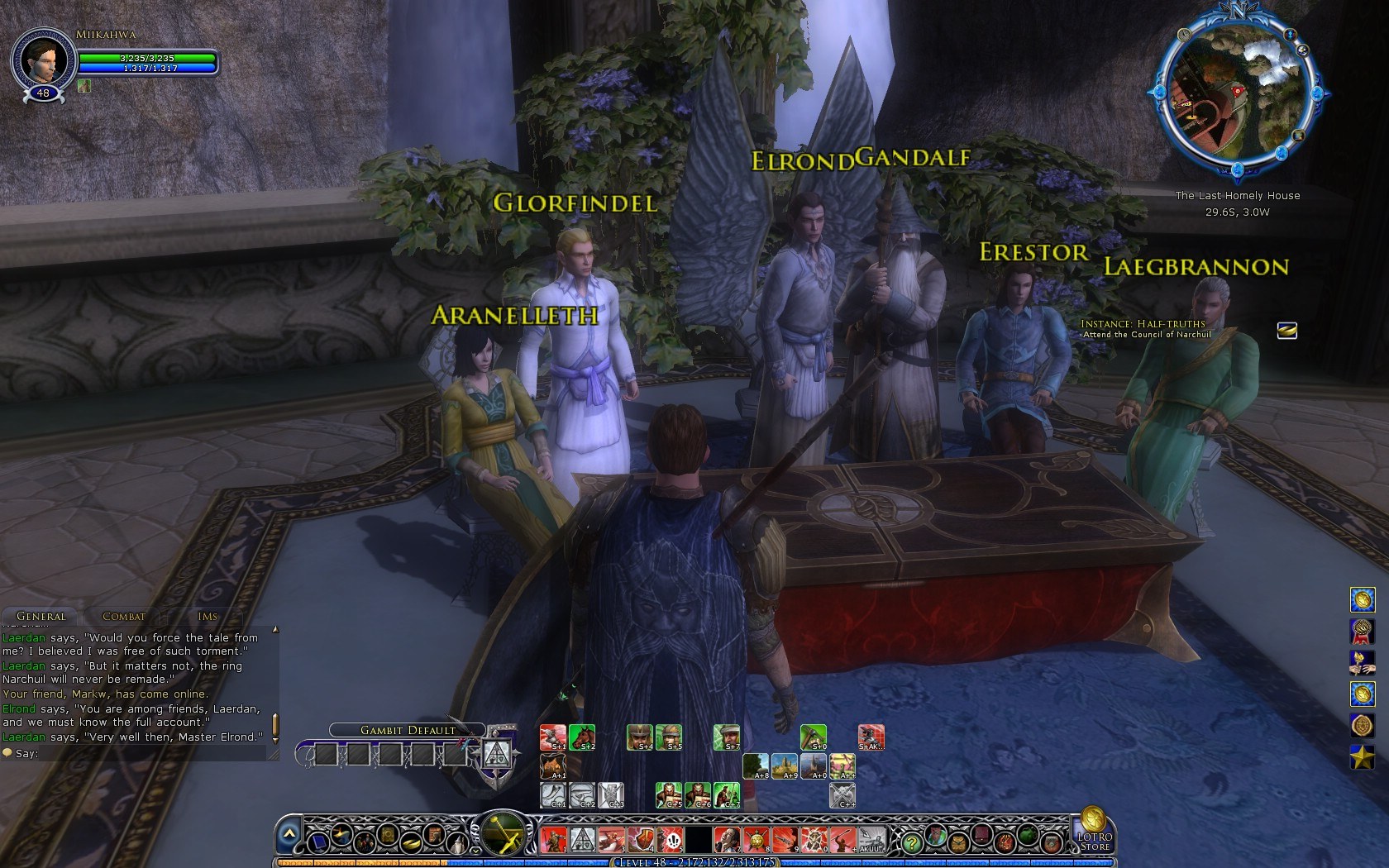The width and height of the screenshot is (1389, 868).
Task: Open the blue book icon in bottom-left toolbar
Action: (319, 842)
